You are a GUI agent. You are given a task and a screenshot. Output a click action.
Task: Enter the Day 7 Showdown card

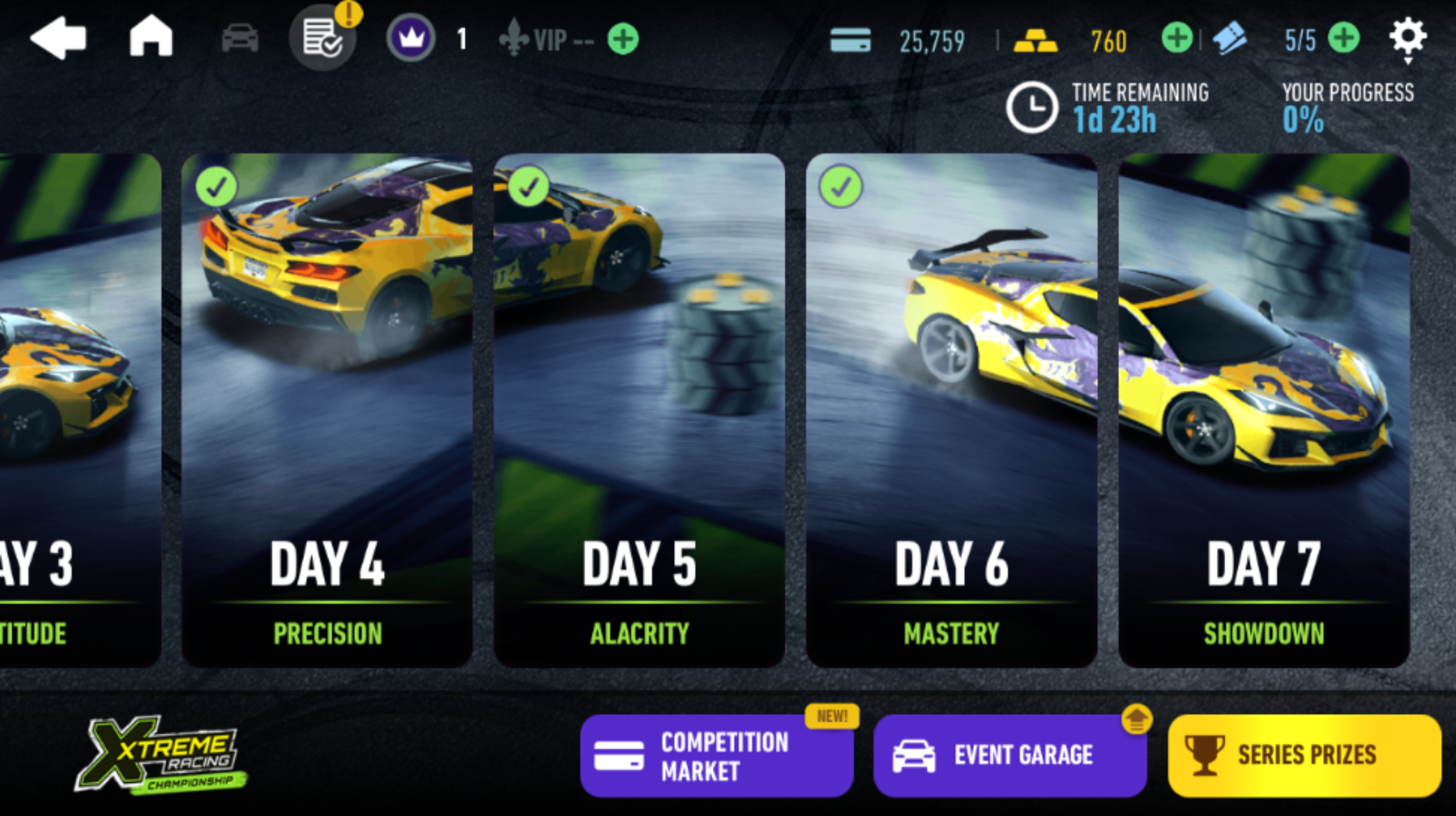coord(1263,410)
